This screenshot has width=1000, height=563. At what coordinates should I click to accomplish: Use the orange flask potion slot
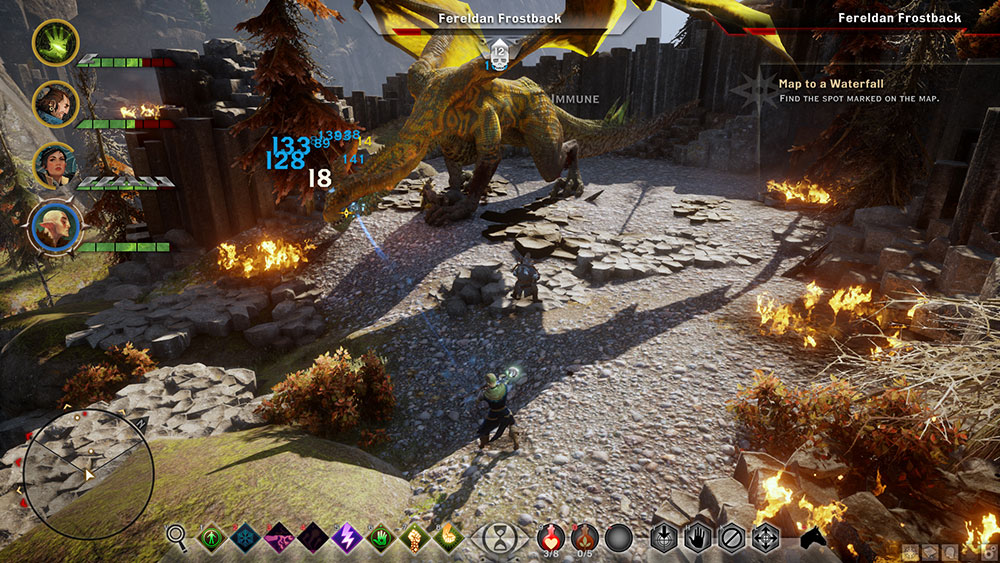584,537
